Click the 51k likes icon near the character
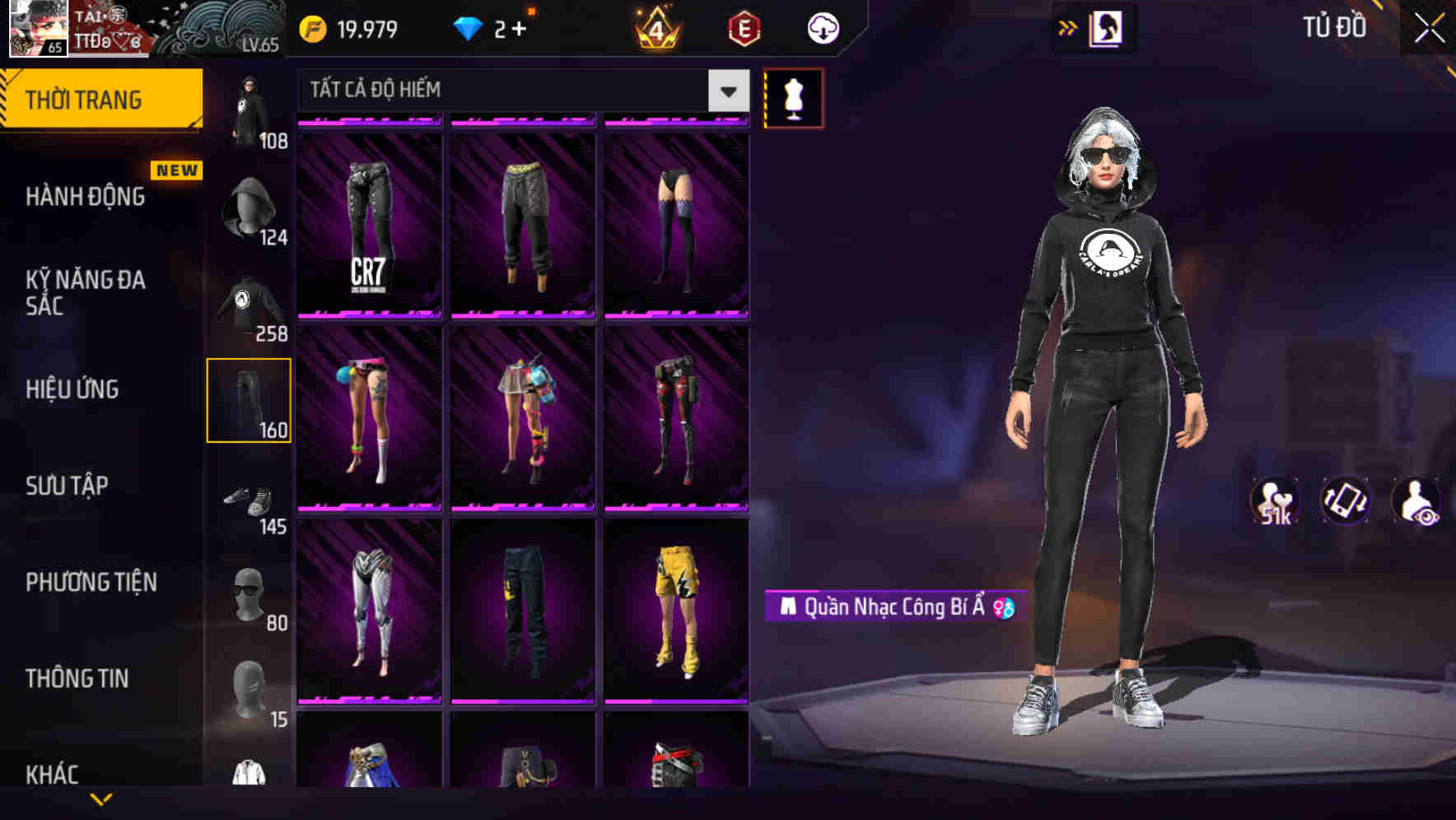The width and height of the screenshot is (1456, 820). click(1273, 502)
